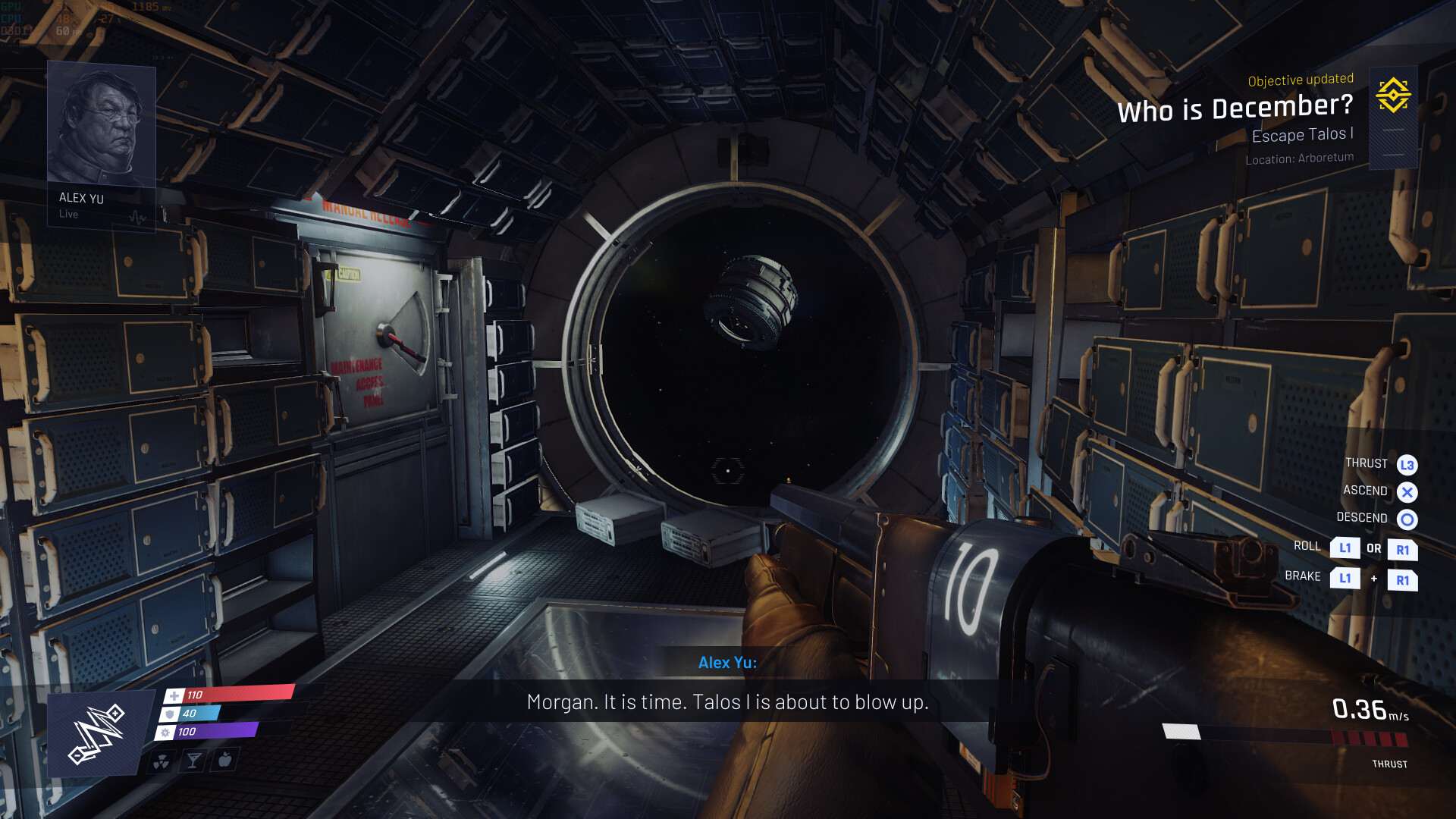The width and height of the screenshot is (1456, 819).
Task: Select the Alex Yu transmission portrait
Action: pos(102,124)
